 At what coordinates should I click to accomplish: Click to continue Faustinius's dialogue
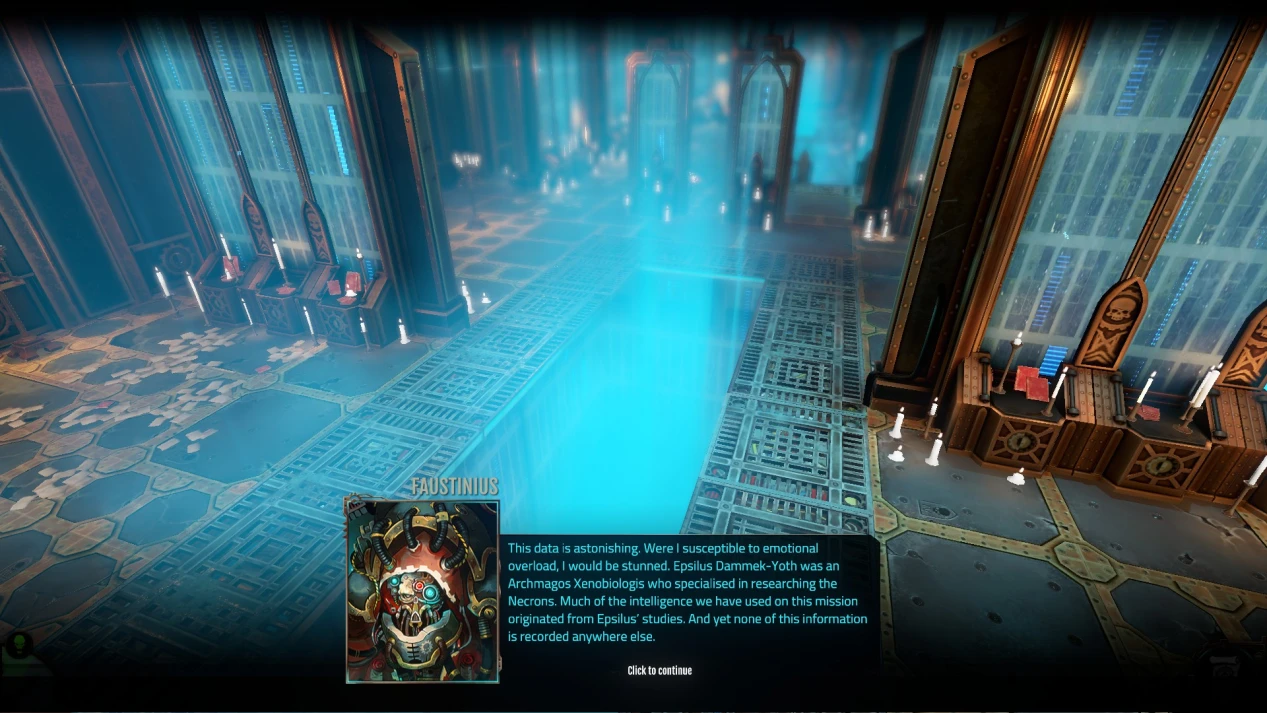click(x=659, y=670)
